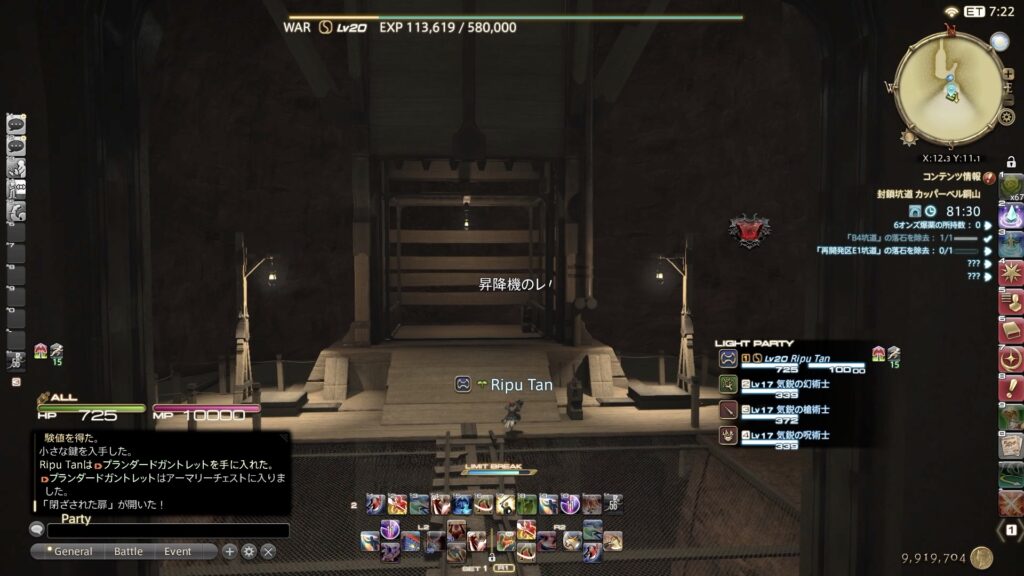
Task: Toggle the hotbar padlock icon
Action: 1011,162
